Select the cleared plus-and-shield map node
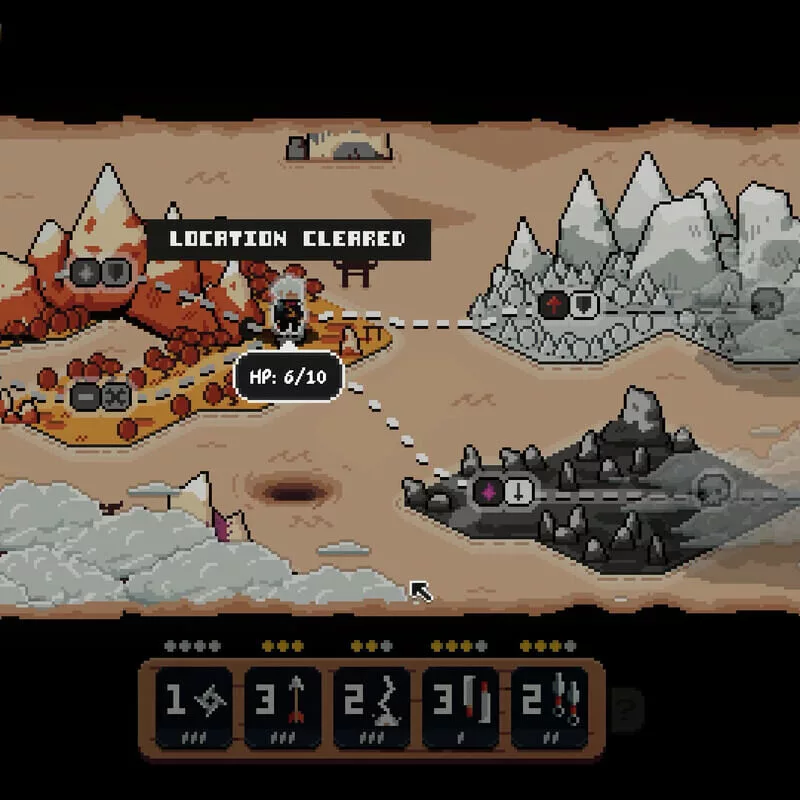 (100, 271)
